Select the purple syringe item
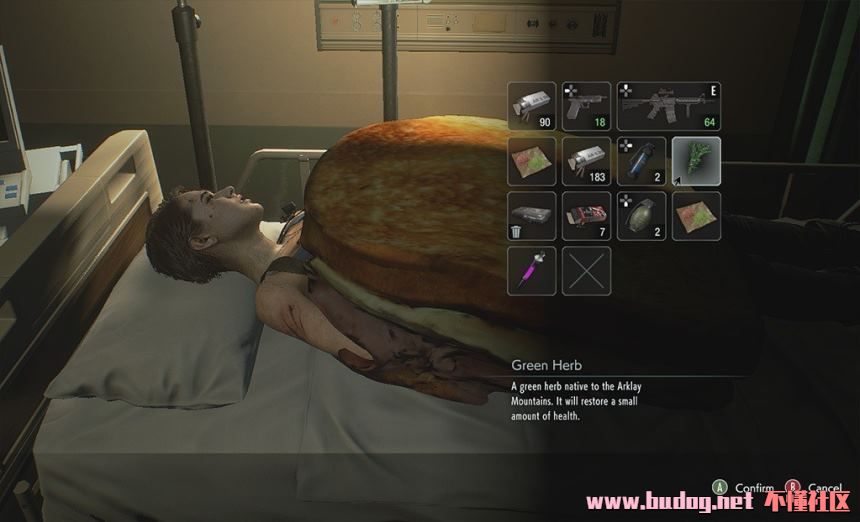The image size is (860, 522). pyautogui.click(x=532, y=270)
